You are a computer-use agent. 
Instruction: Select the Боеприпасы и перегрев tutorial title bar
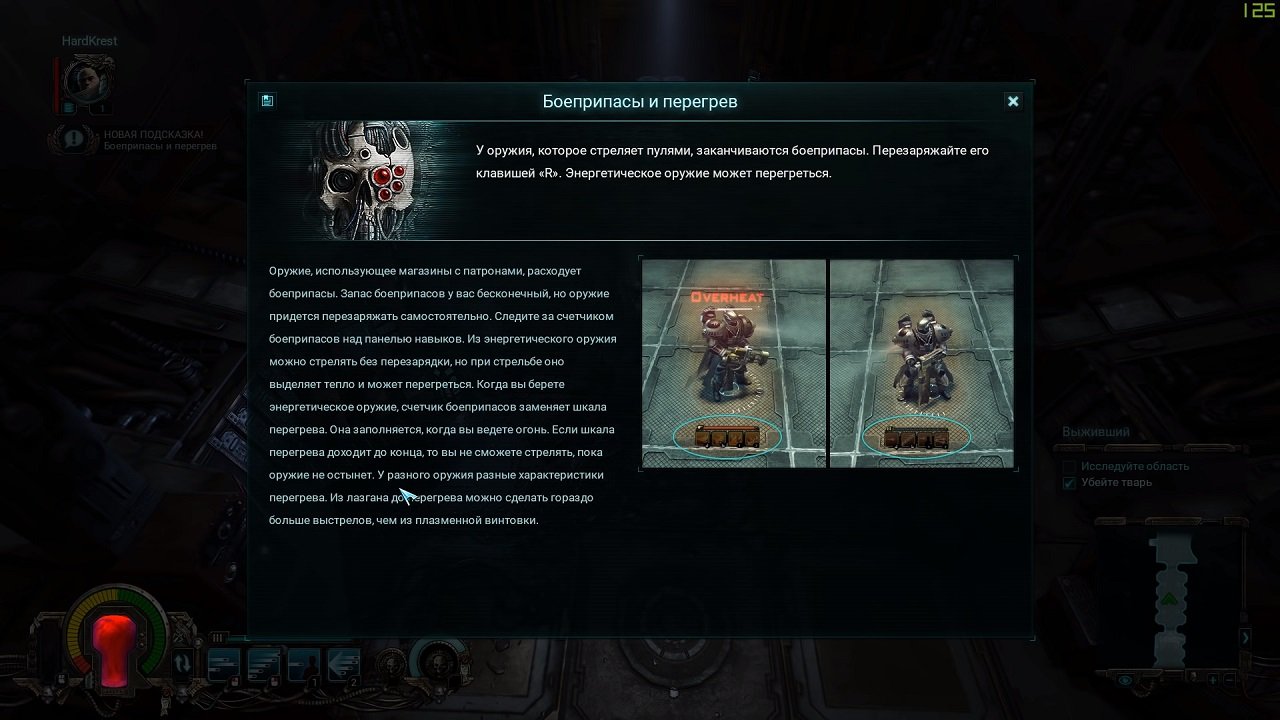638,101
